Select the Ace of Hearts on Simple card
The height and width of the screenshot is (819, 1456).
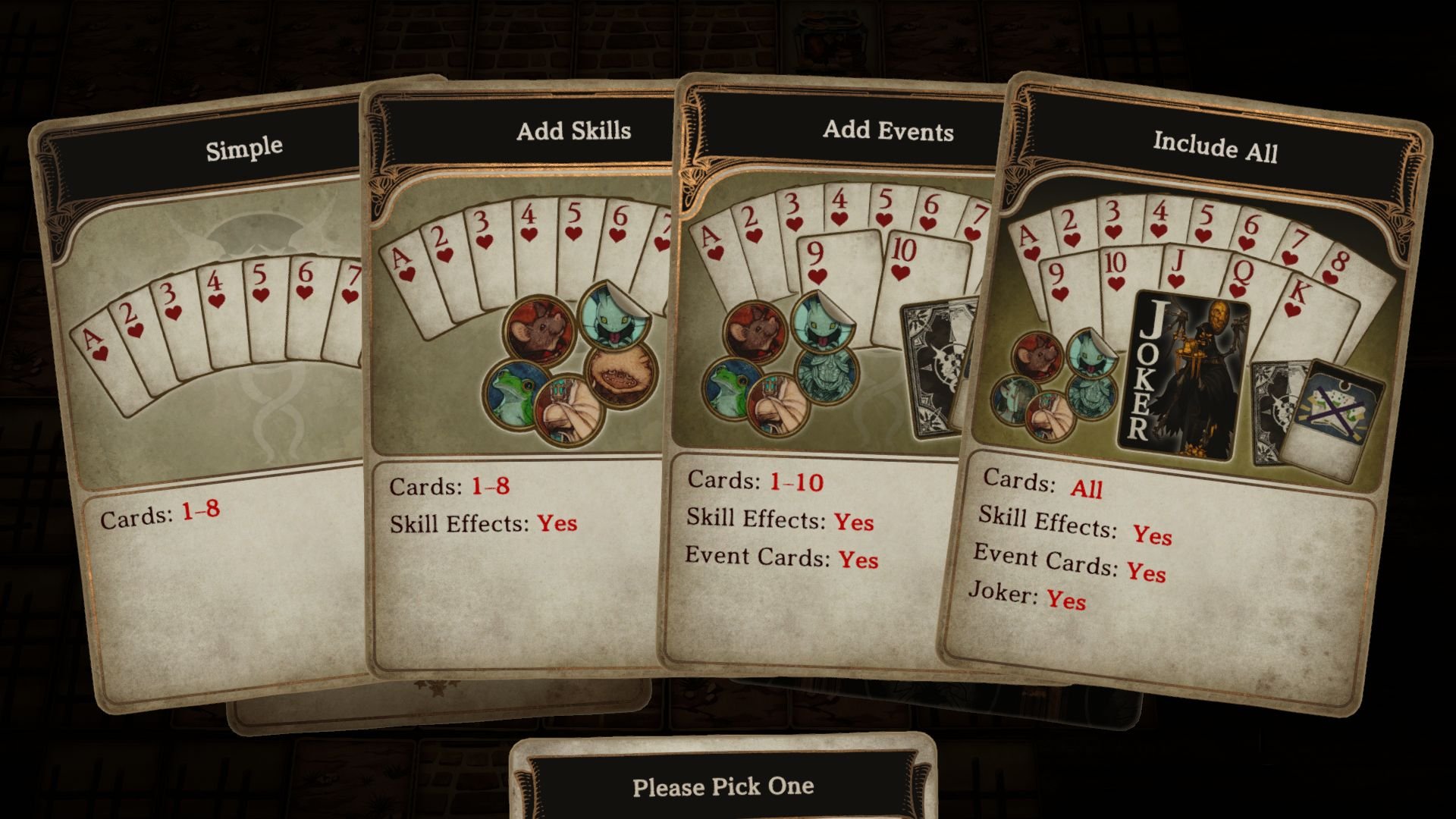pos(93,342)
